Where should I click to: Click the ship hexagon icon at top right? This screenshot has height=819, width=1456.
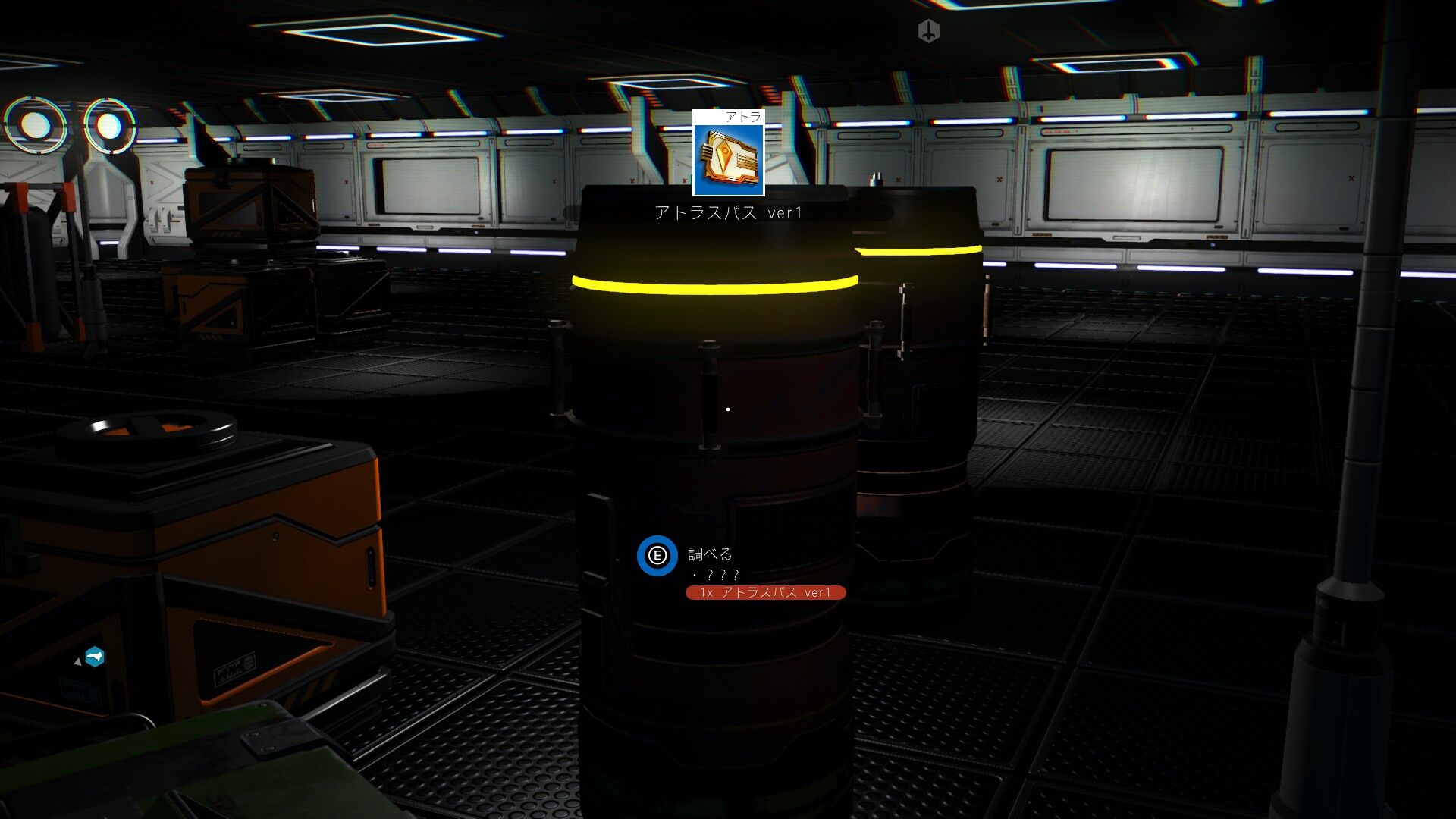click(x=927, y=31)
